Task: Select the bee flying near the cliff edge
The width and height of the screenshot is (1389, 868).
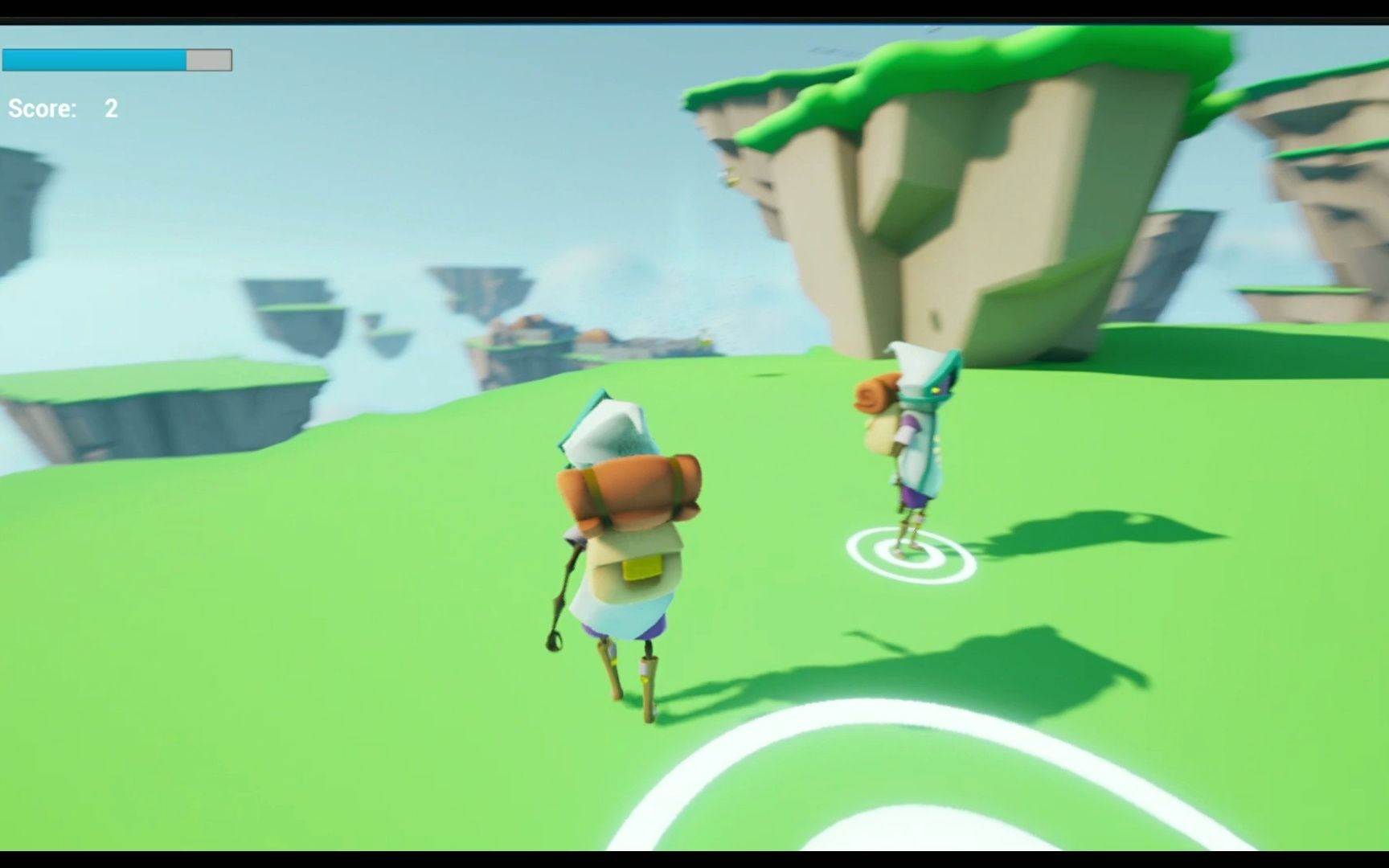Action: pyautogui.click(x=731, y=178)
